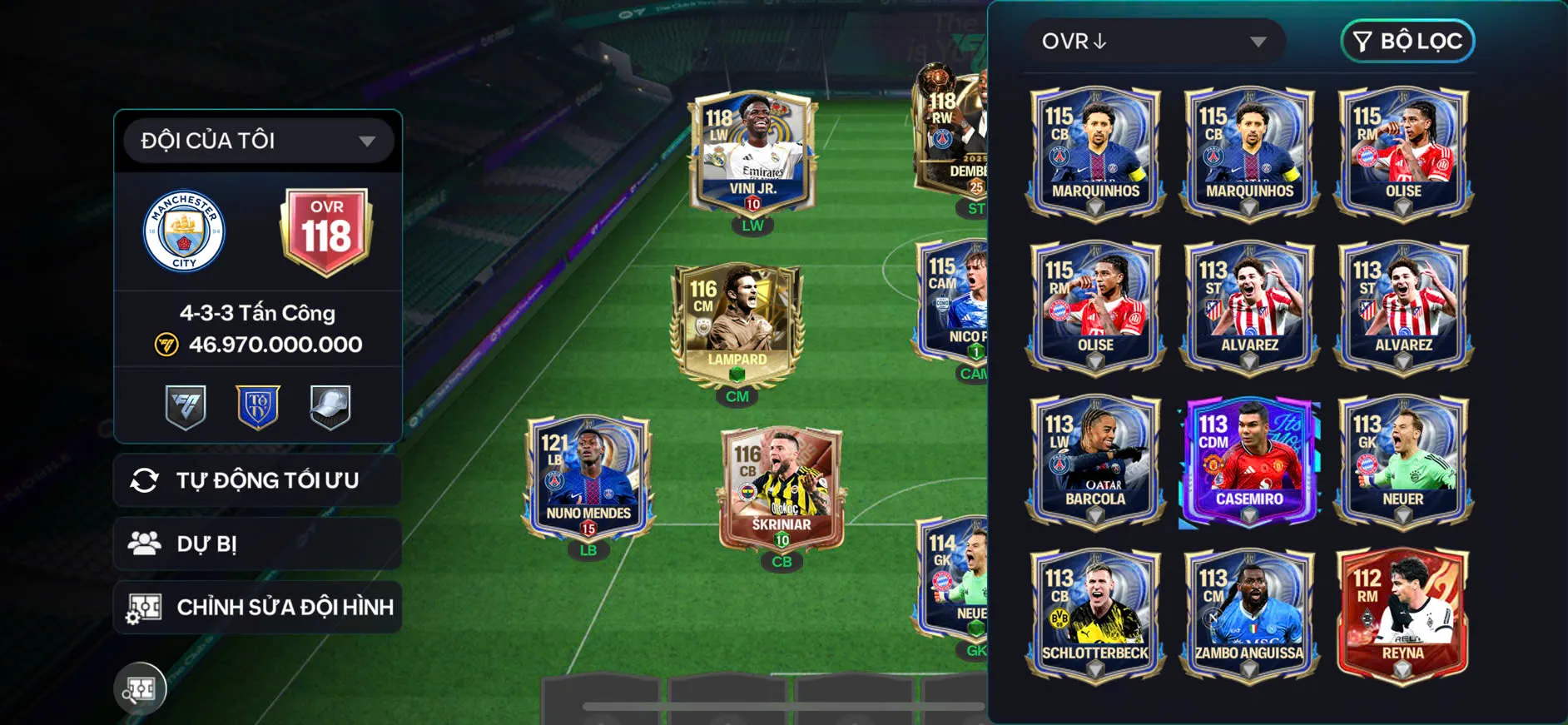Screen dimensions: 1568x725
Task: Open the OVR sorting dropdown
Action: tap(1157, 41)
